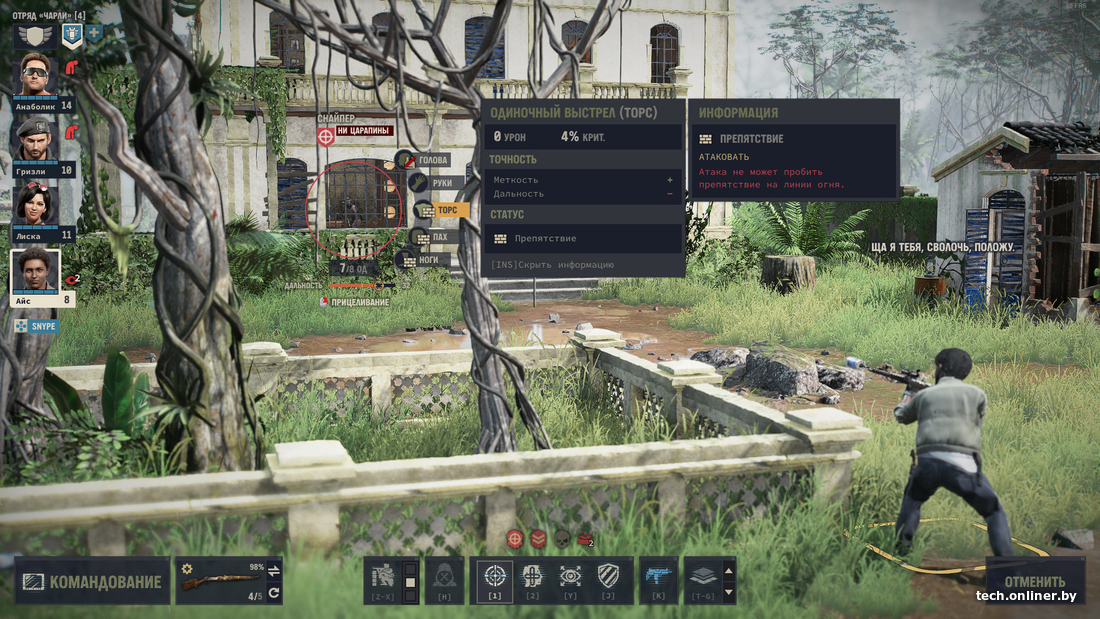Open the Командование panel
The height and width of the screenshot is (619, 1100).
coord(92,582)
